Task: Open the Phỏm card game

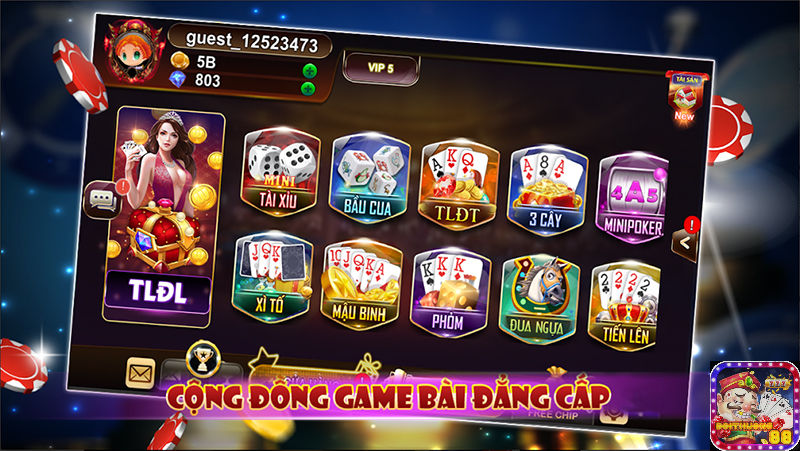Action: coord(449,292)
